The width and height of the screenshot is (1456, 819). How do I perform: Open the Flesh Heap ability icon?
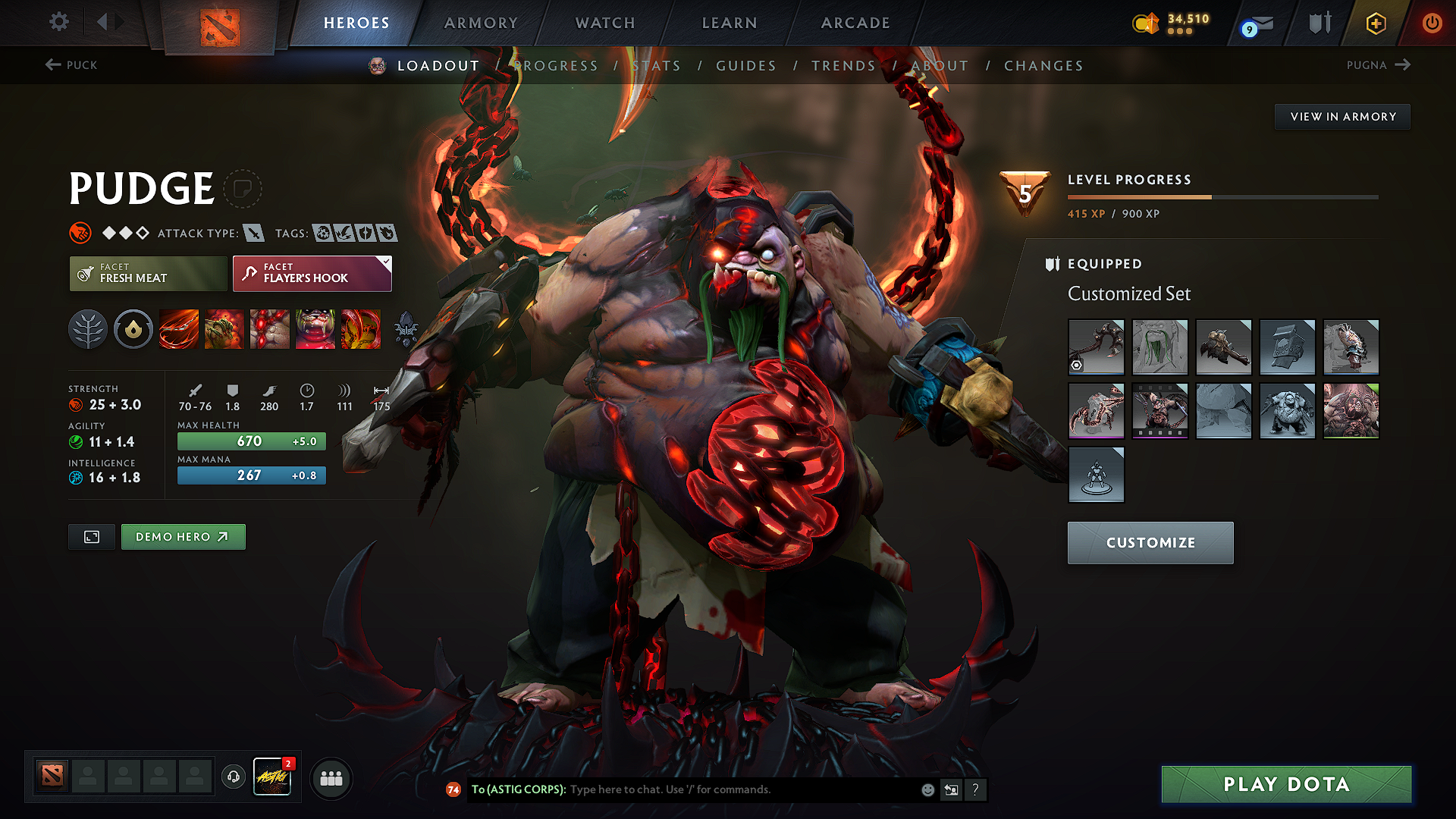click(x=270, y=329)
